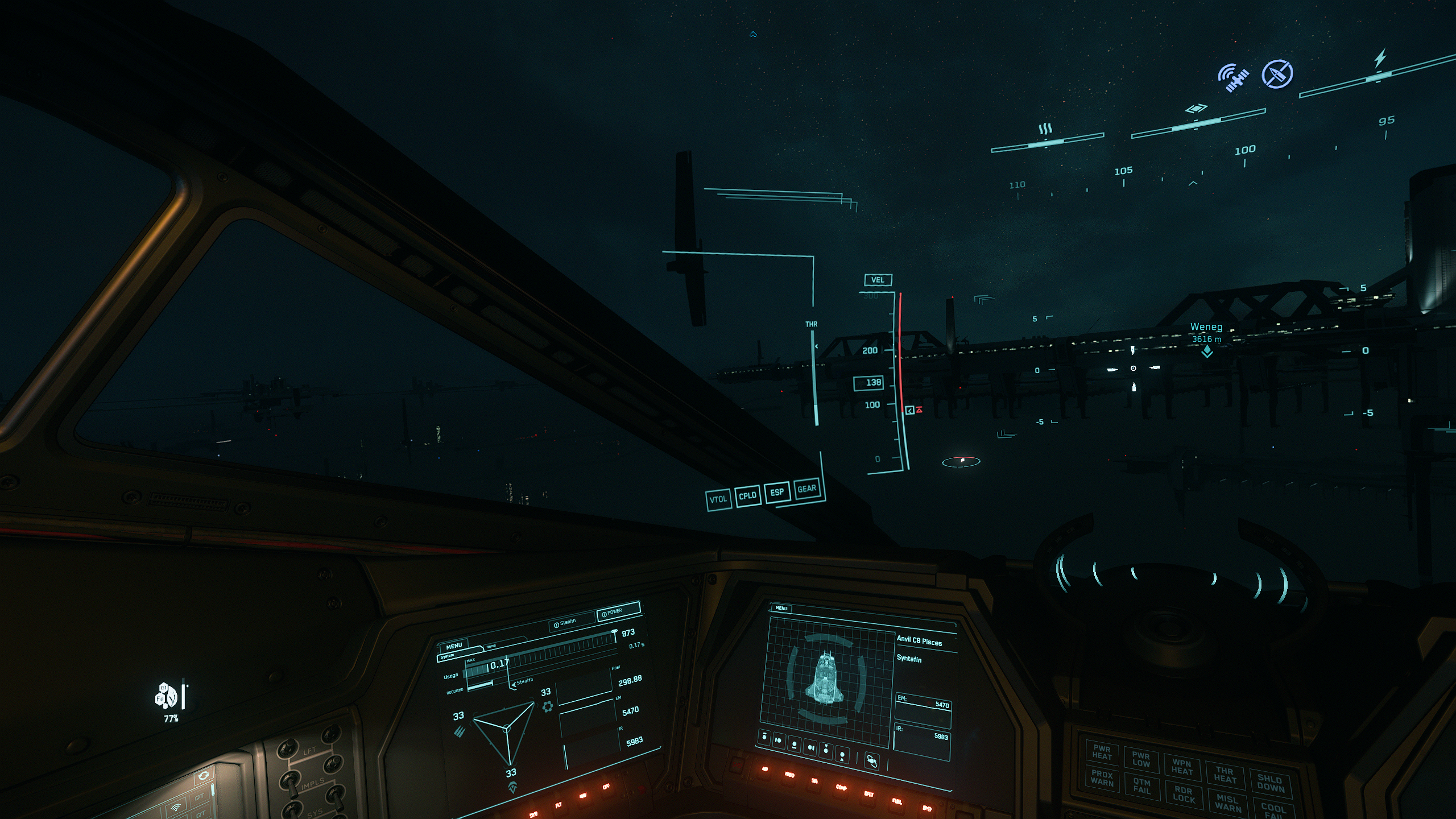
Task: Toggle the POWER button on the display
Action: coord(618,613)
